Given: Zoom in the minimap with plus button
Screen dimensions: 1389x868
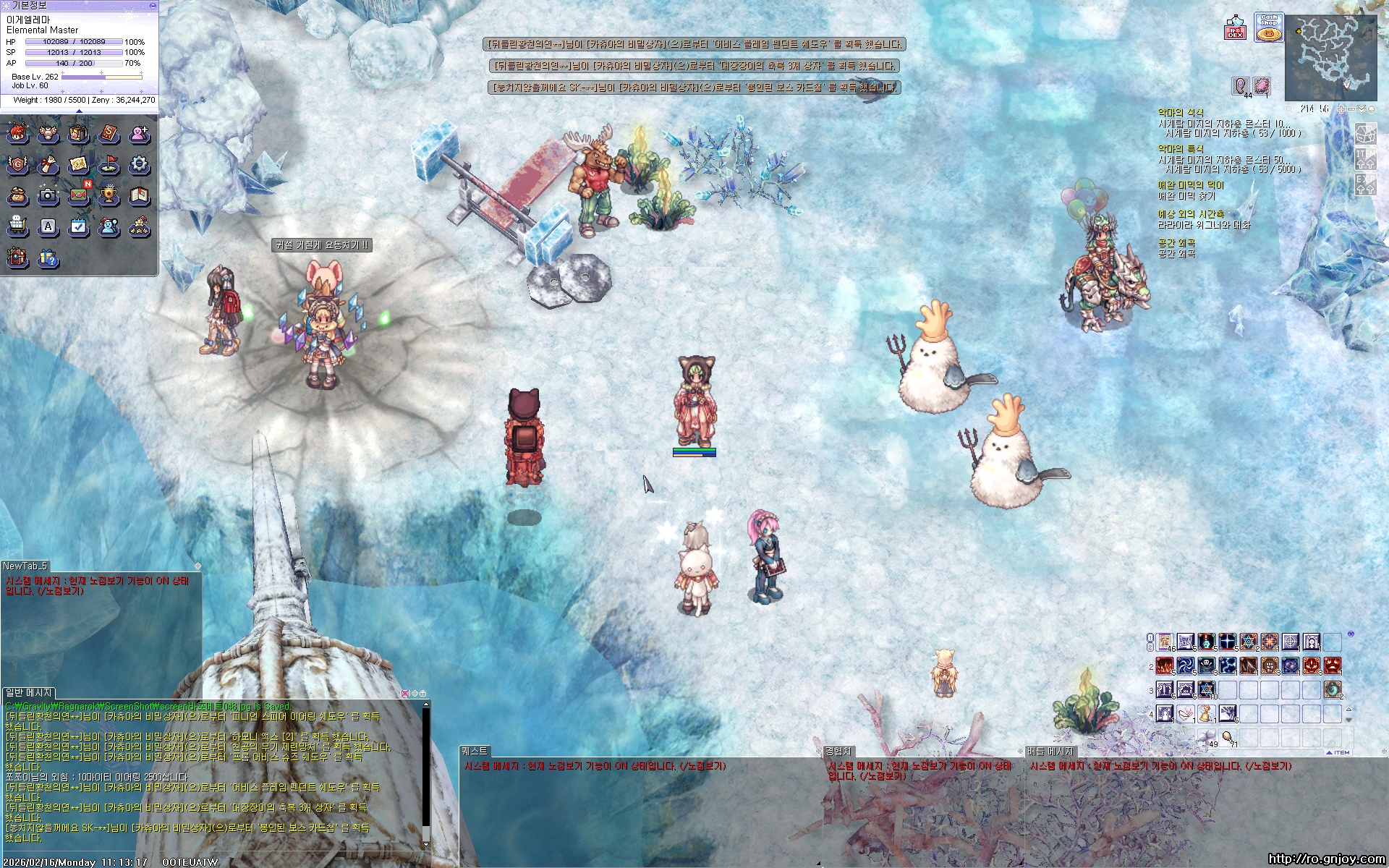Looking at the screenshot, I should point(1341,109).
